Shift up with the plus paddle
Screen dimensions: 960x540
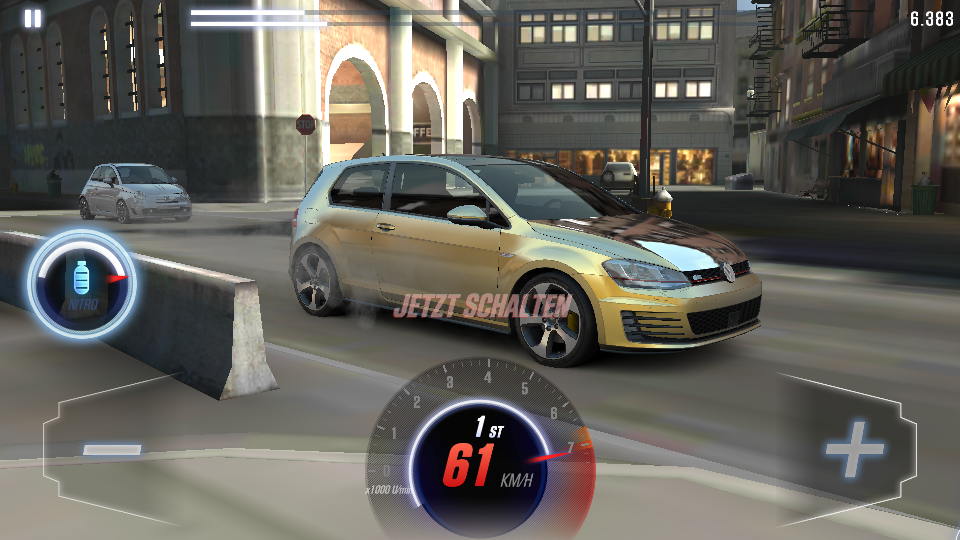[853, 451]
